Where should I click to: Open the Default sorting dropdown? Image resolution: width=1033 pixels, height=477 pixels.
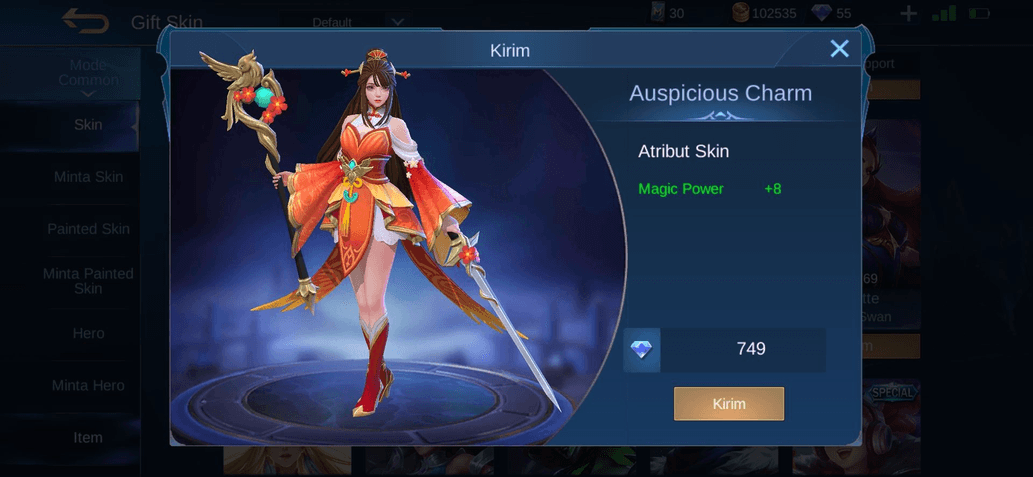358,22
